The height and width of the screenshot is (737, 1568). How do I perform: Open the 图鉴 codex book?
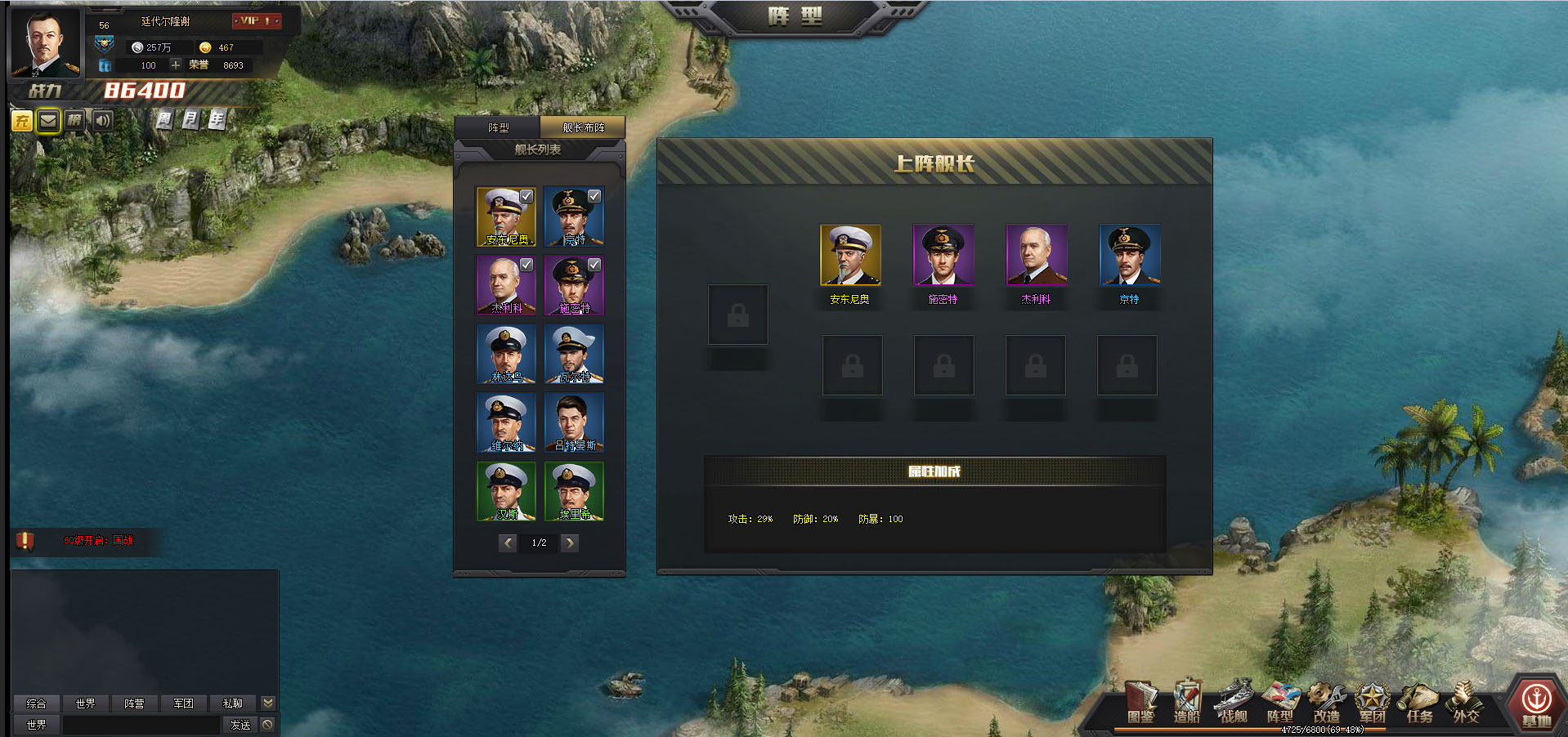[x=1140, y=702]
